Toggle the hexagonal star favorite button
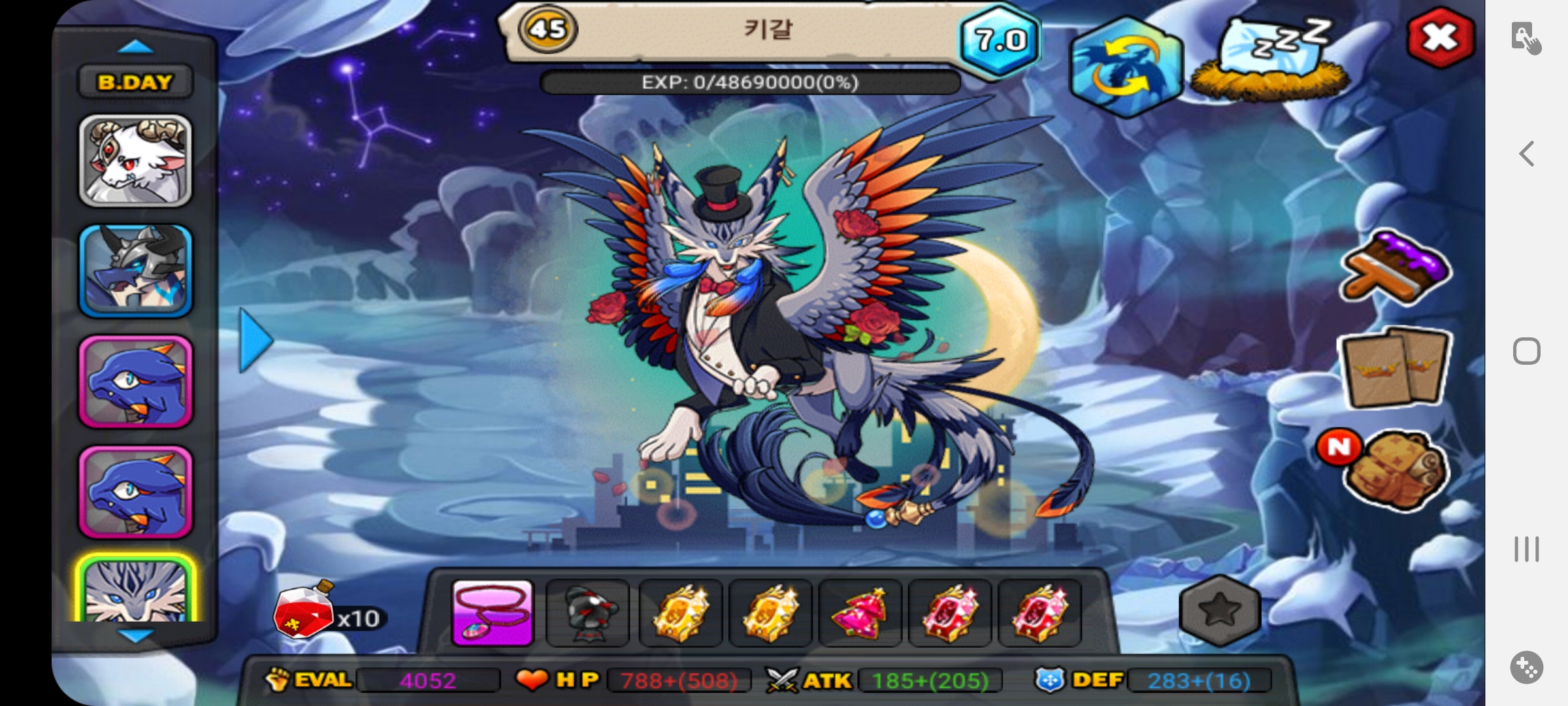Image resolution: width=1568 pixels, height=706 pixels. pos(1219,611)
